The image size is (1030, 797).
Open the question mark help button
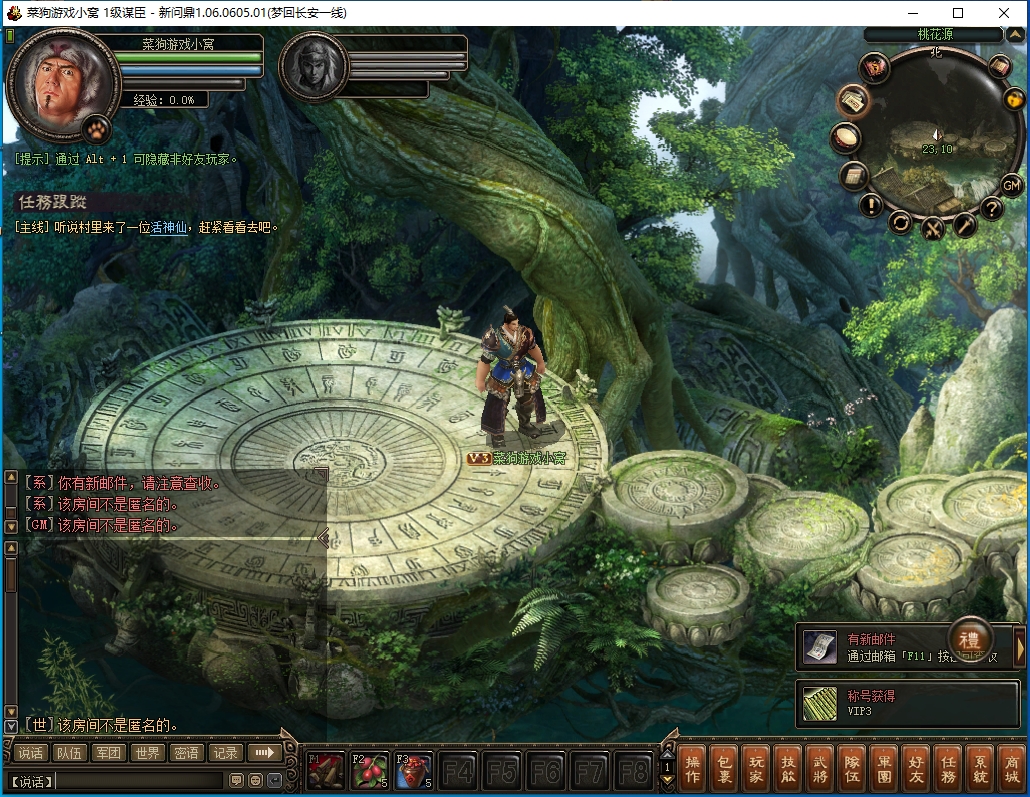point(991,209)
